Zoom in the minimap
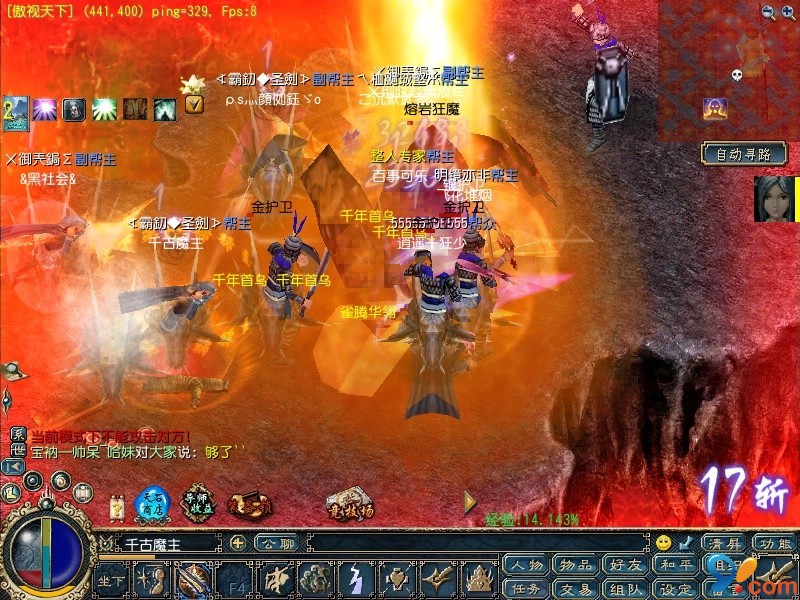Screen dimensions: 800x600 [767, 12]
